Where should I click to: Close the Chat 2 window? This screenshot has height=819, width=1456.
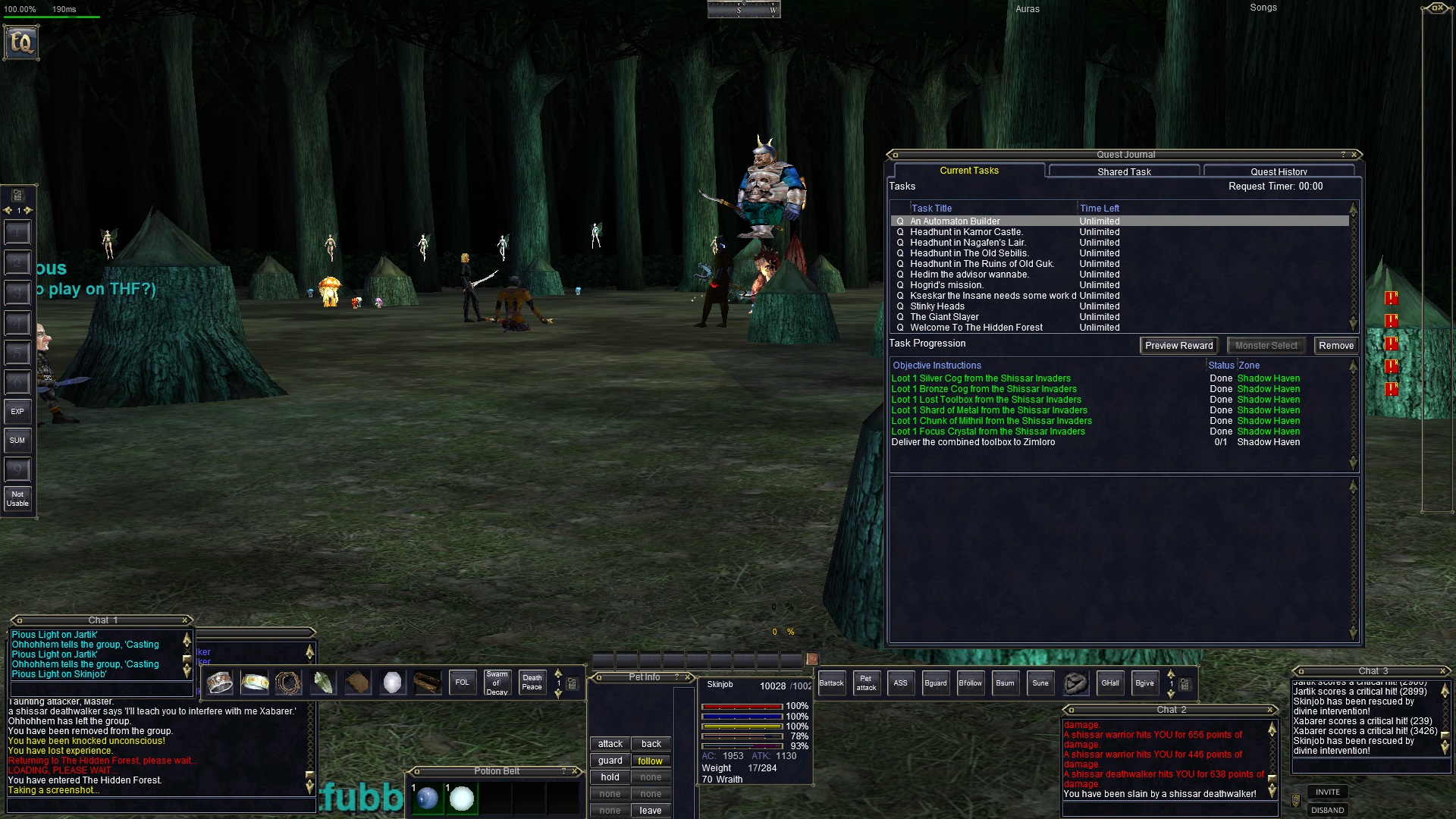pyautogui.click(x=1270, y=710)
